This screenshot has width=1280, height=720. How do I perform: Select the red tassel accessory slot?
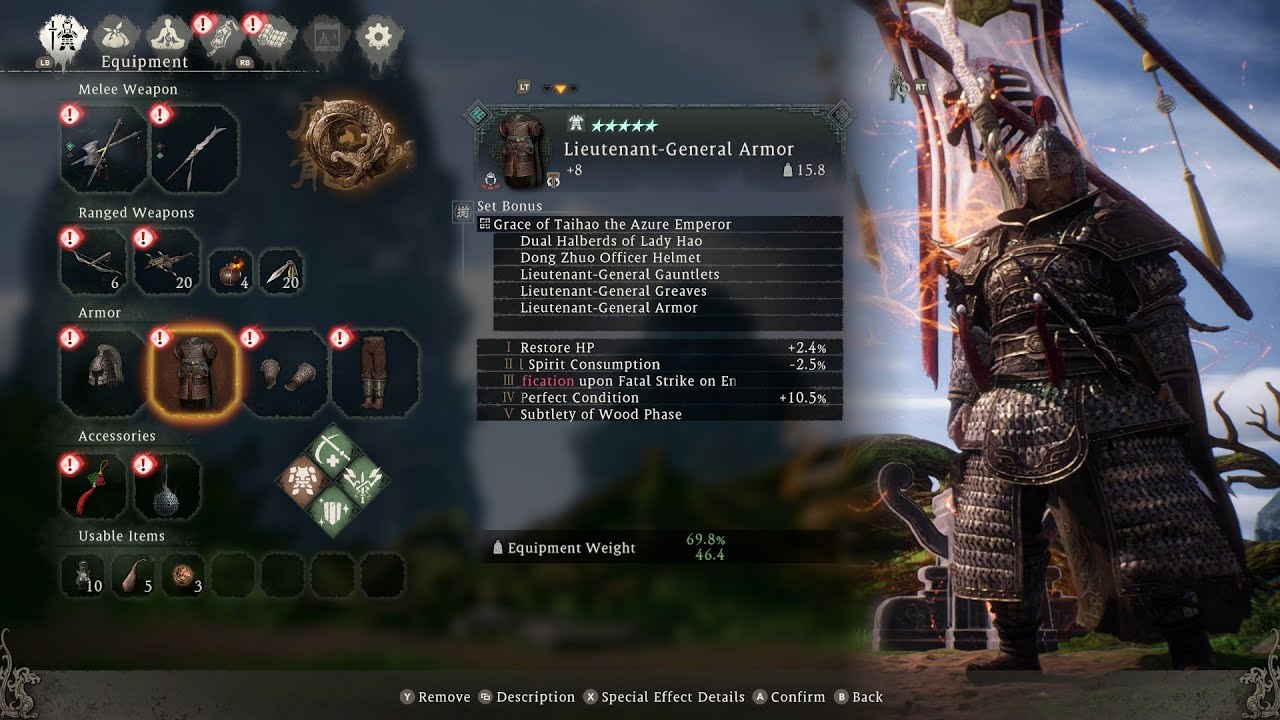[x=92, y=487]
